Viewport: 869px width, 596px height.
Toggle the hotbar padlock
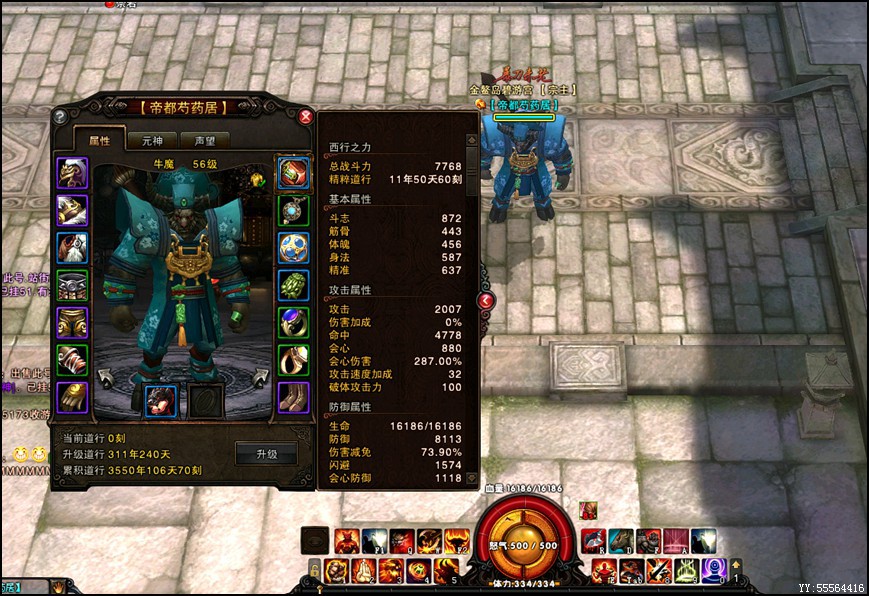coord(313,570)
